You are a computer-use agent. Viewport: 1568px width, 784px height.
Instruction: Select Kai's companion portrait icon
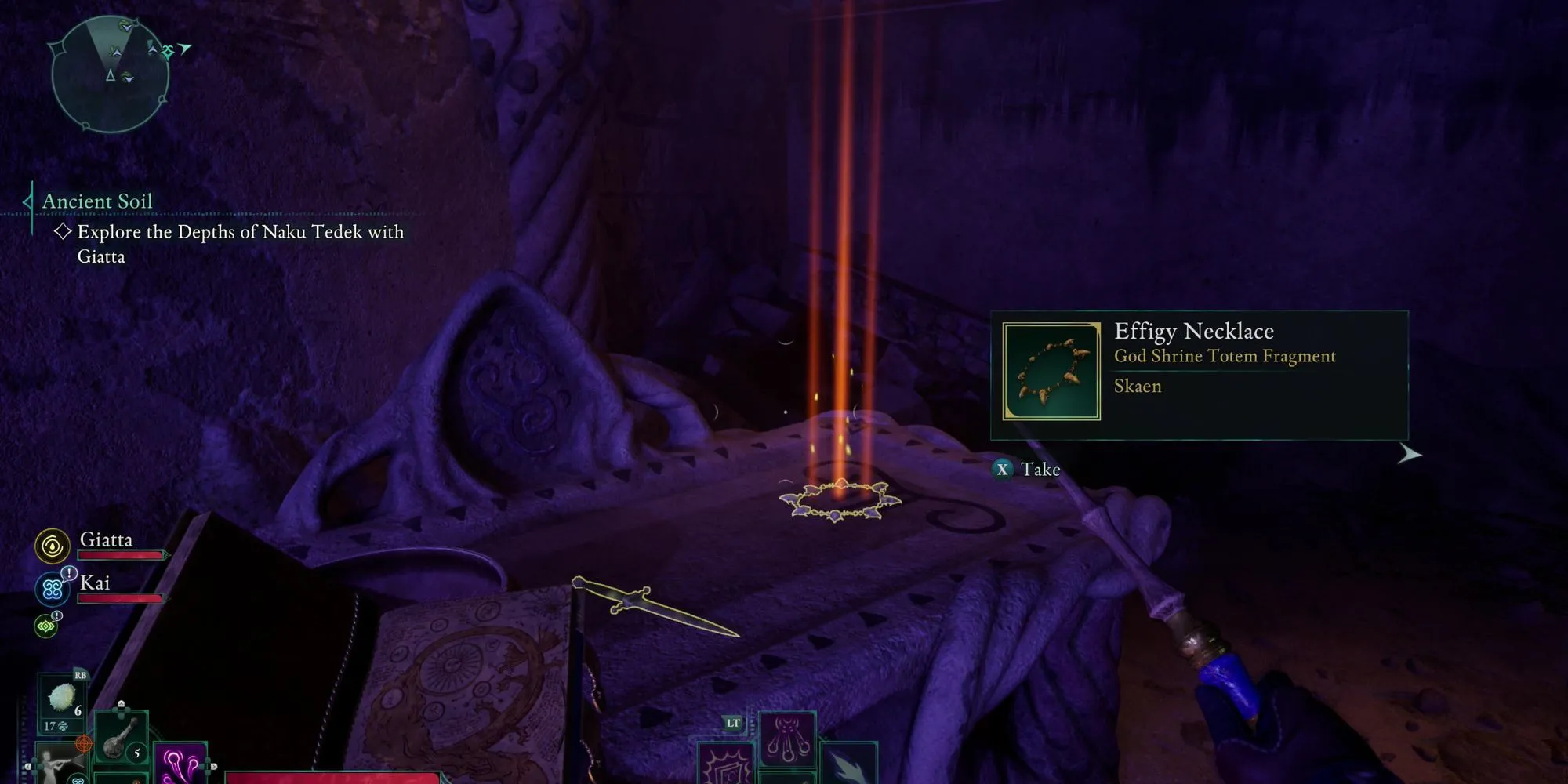point(53,589)
